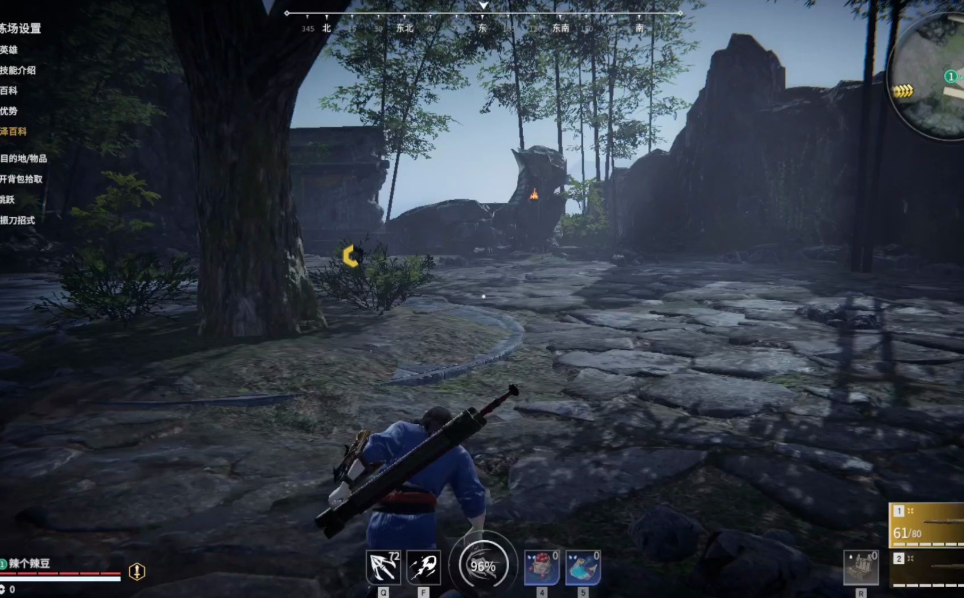Screen dimensions: 964x598
Task: Choose the 优势 menu entry
Action: click(9, 111)
